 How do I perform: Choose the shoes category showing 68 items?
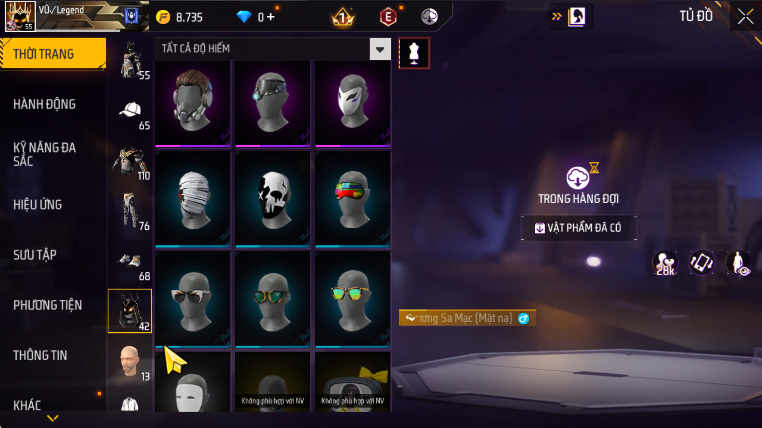pyautogui.click(x=130, y=260)
